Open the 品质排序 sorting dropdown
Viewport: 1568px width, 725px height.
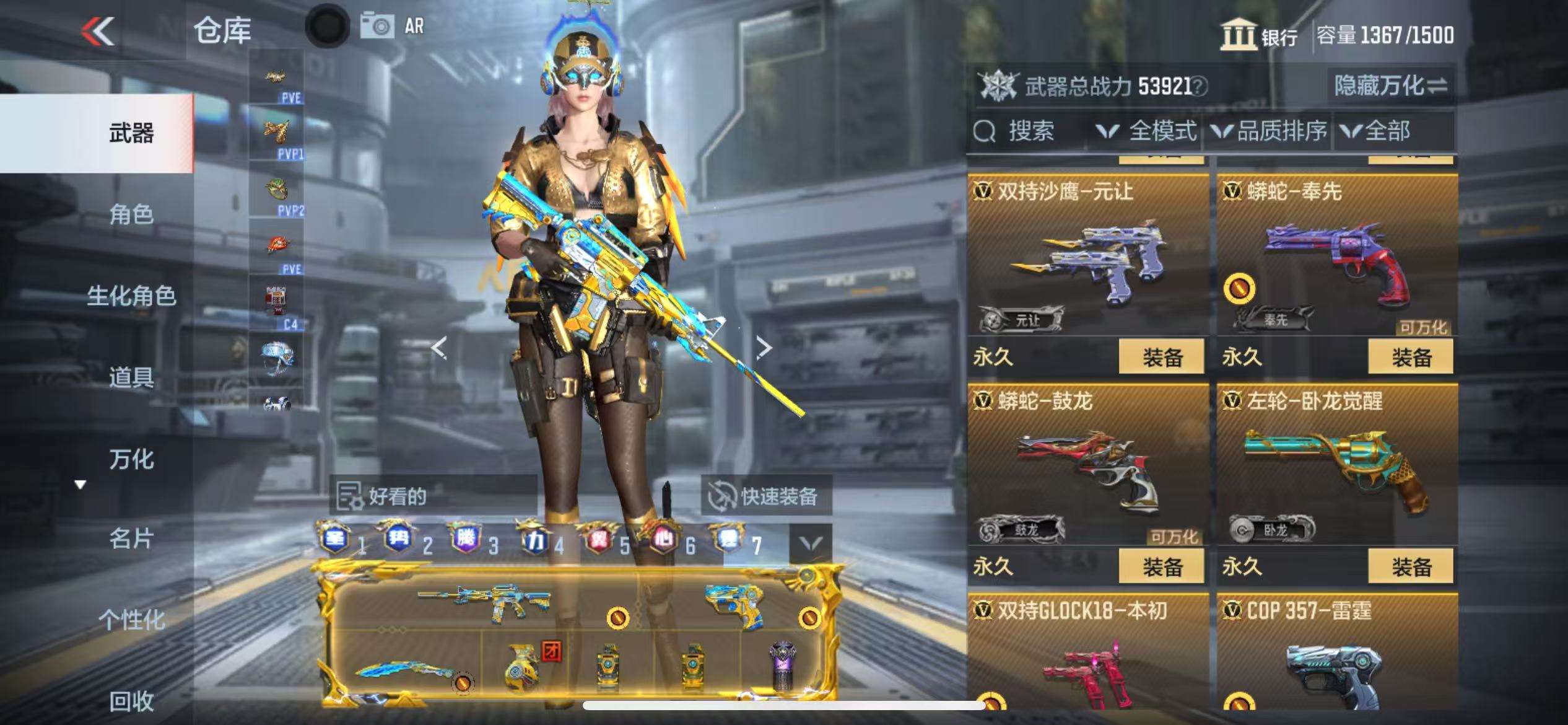(1269, 131)
